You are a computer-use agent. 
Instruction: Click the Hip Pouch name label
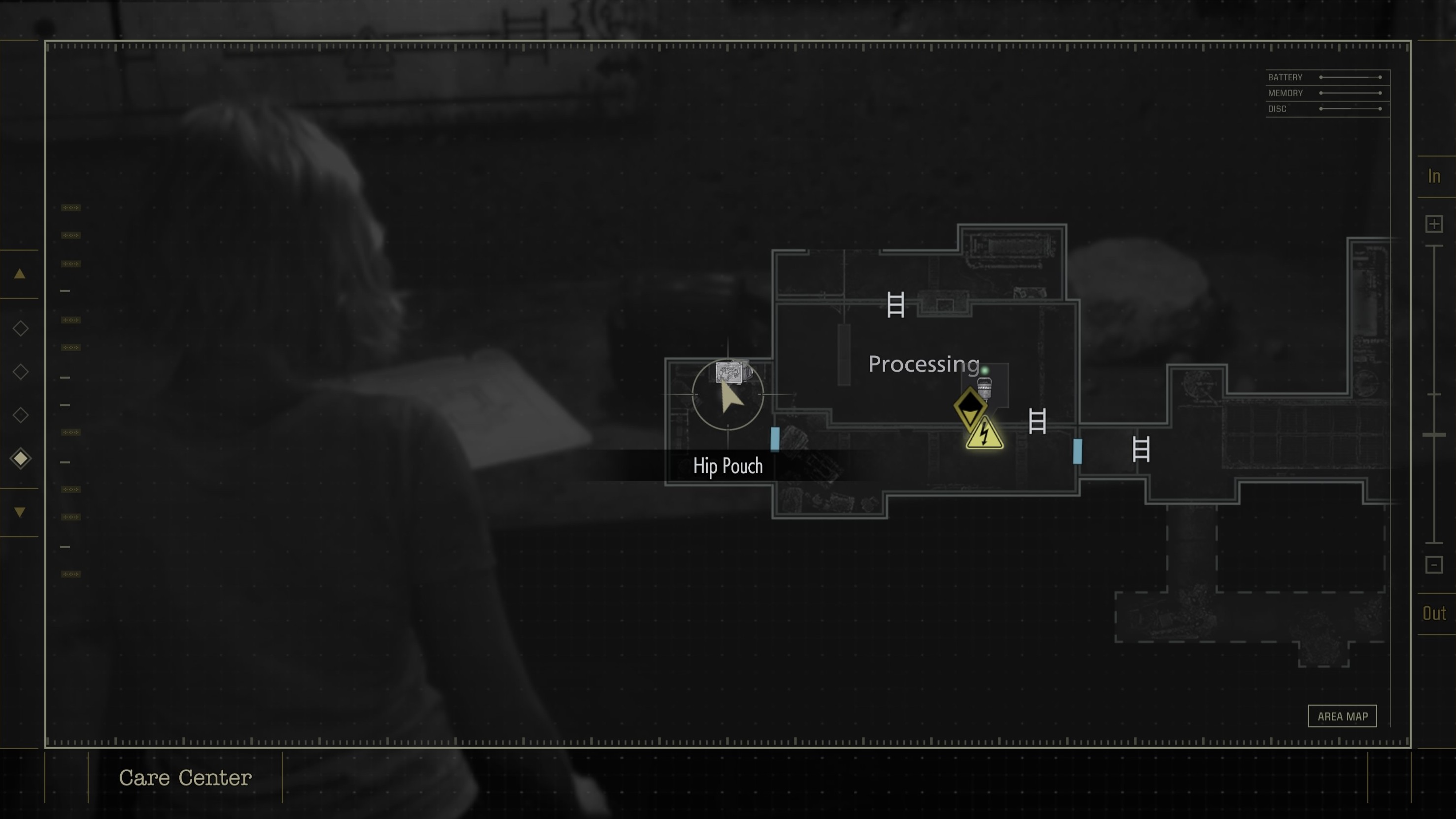click(x=728, y=466)
